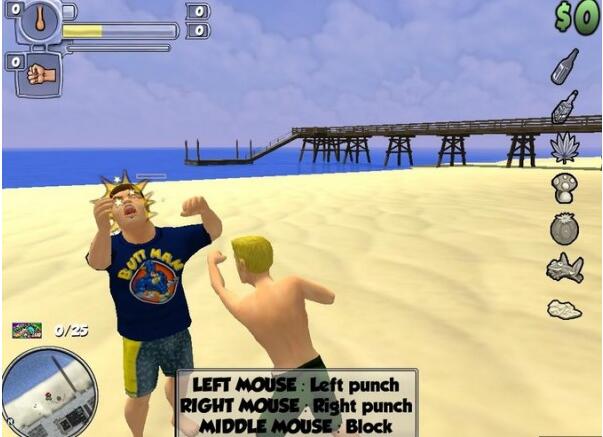Click the circular compass gauge icon

point(38,21)
